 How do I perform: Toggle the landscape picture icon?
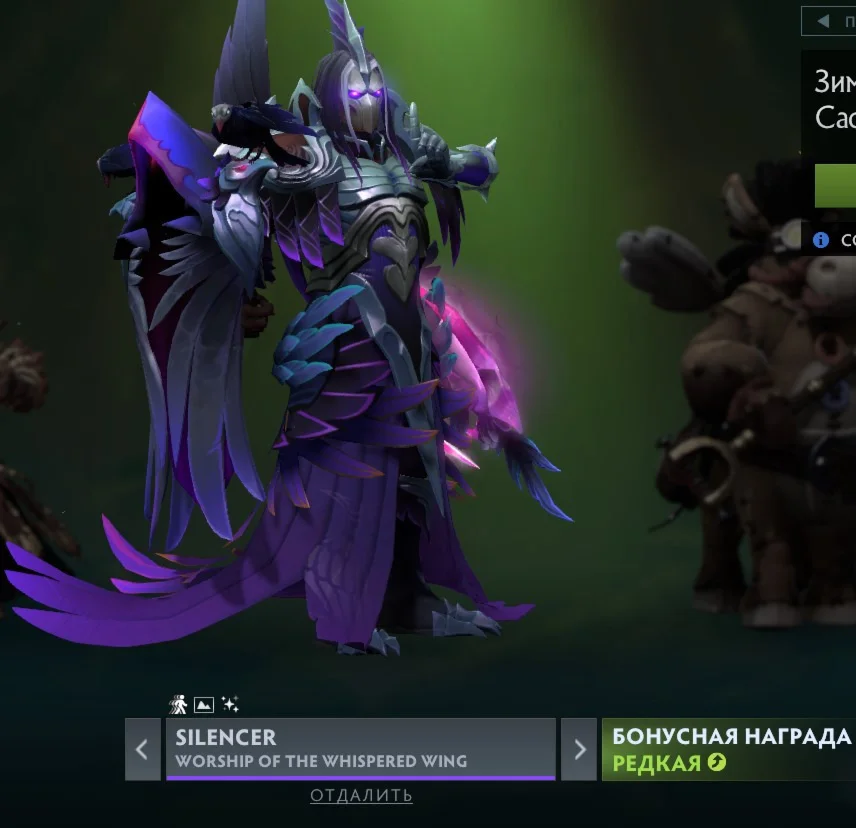(x=204, y=705)
